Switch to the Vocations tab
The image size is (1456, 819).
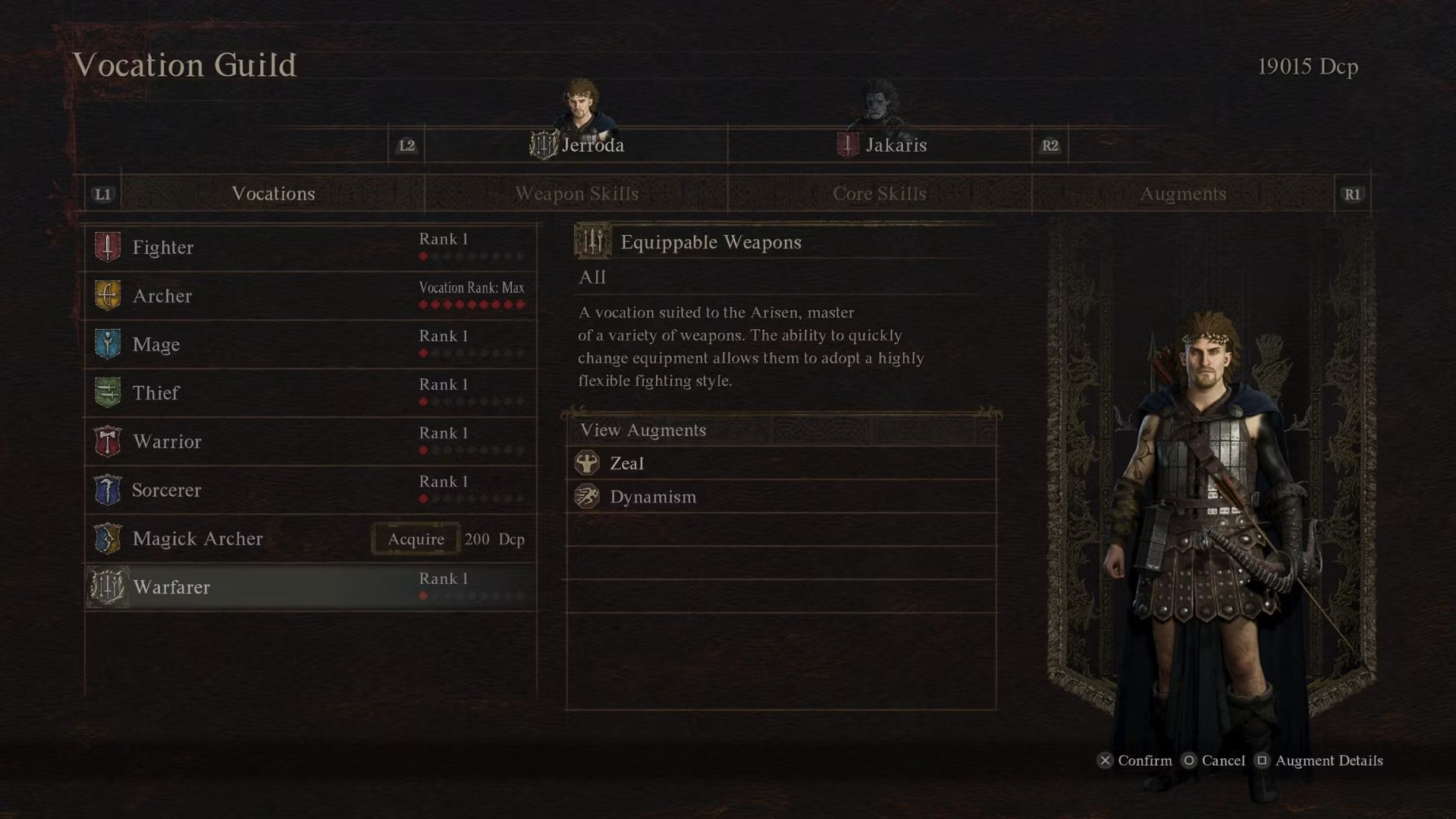coord(273,194)
